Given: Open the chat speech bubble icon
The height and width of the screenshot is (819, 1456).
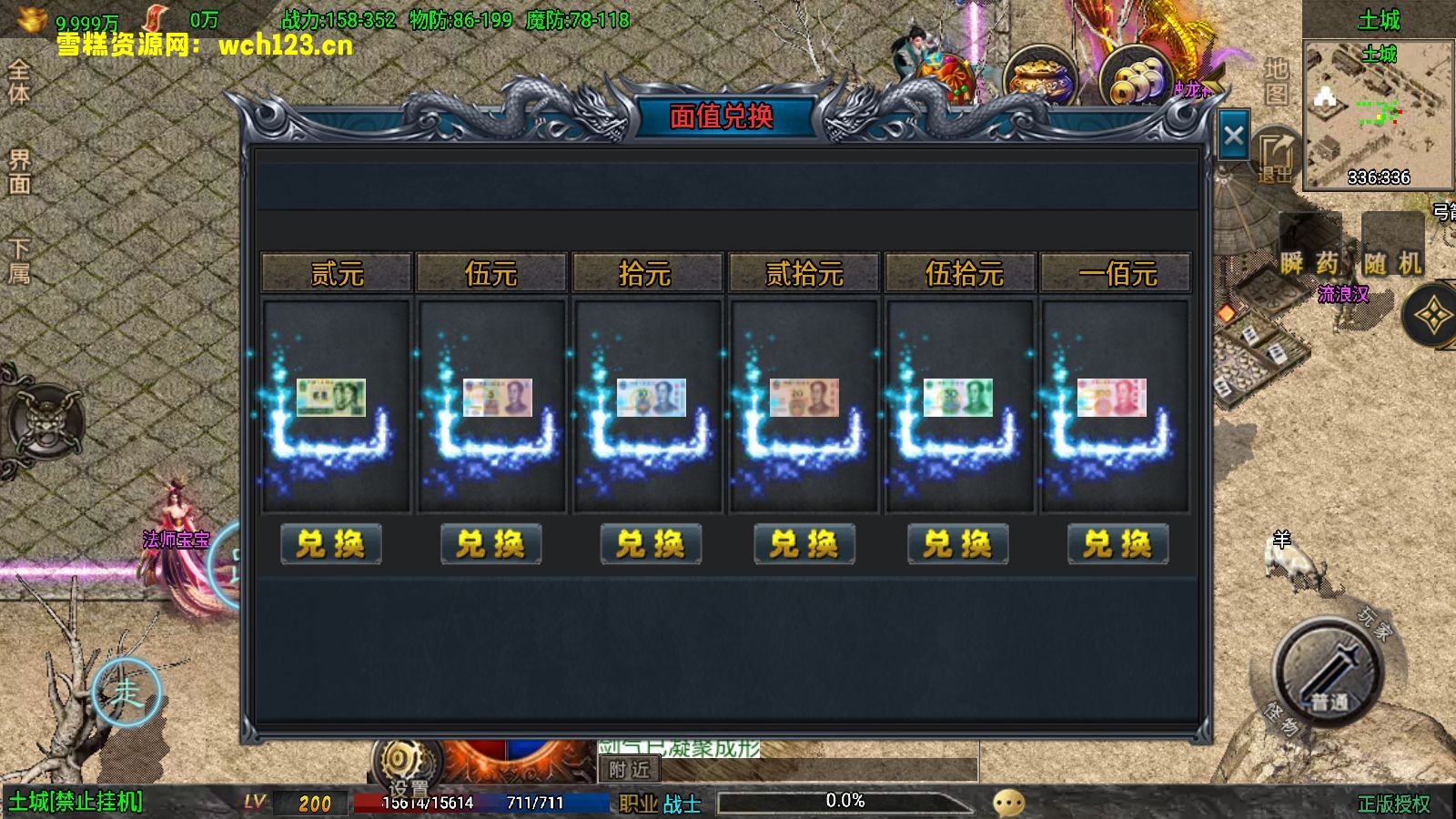Looking at the screenshot, I should (1008, 802).
